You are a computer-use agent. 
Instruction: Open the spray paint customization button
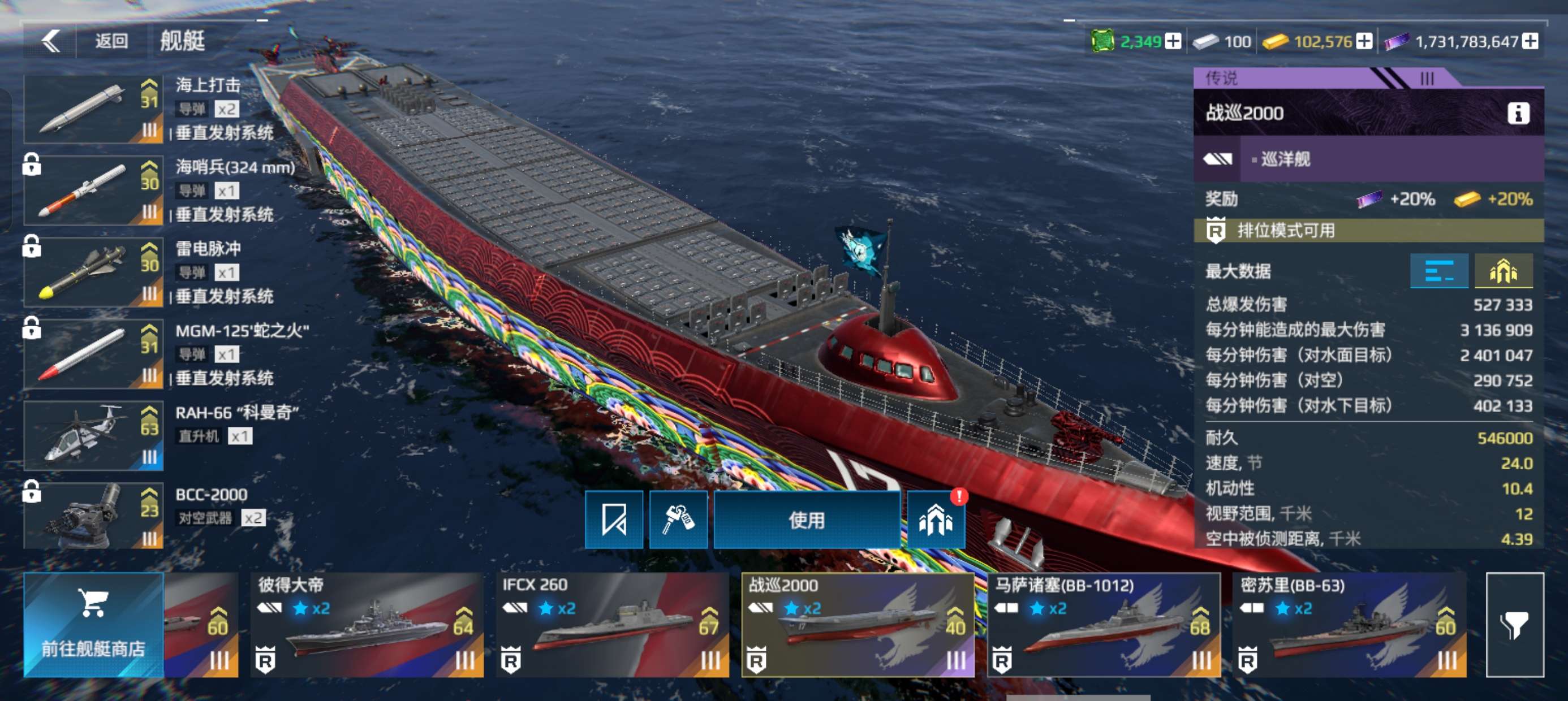point(678,520)
